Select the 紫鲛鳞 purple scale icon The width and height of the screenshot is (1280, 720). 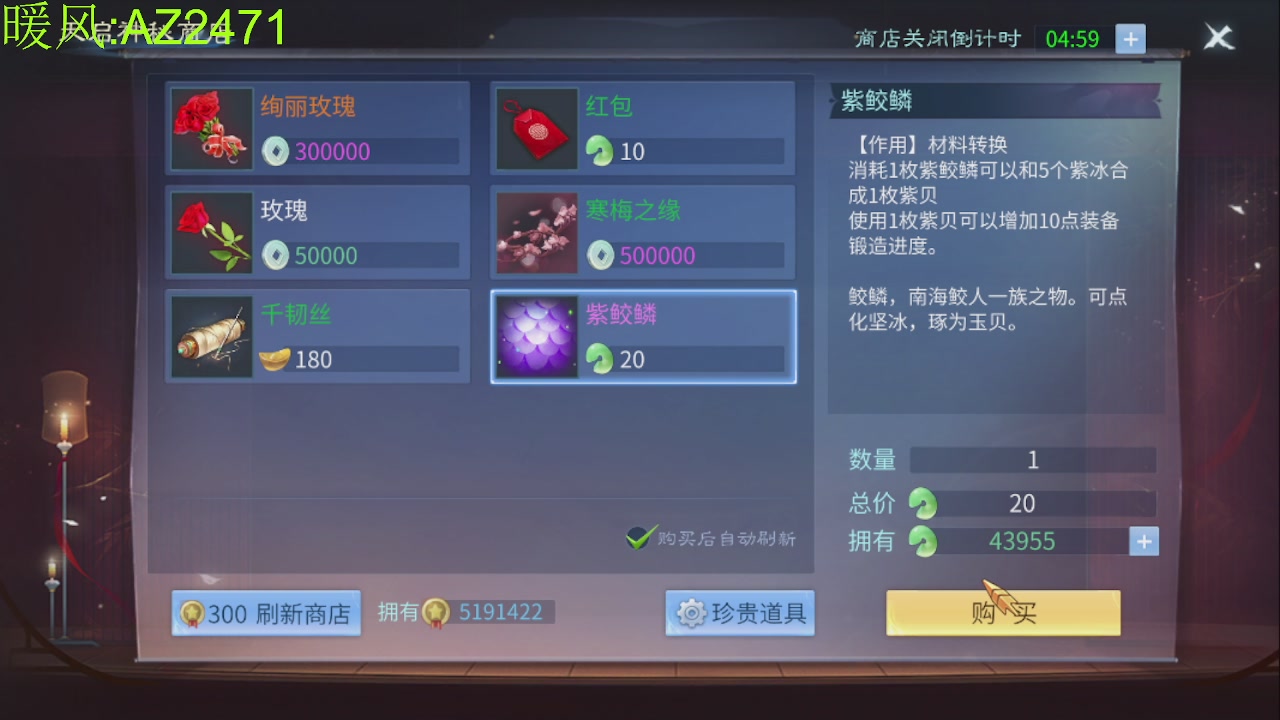[x=536, y=336]
